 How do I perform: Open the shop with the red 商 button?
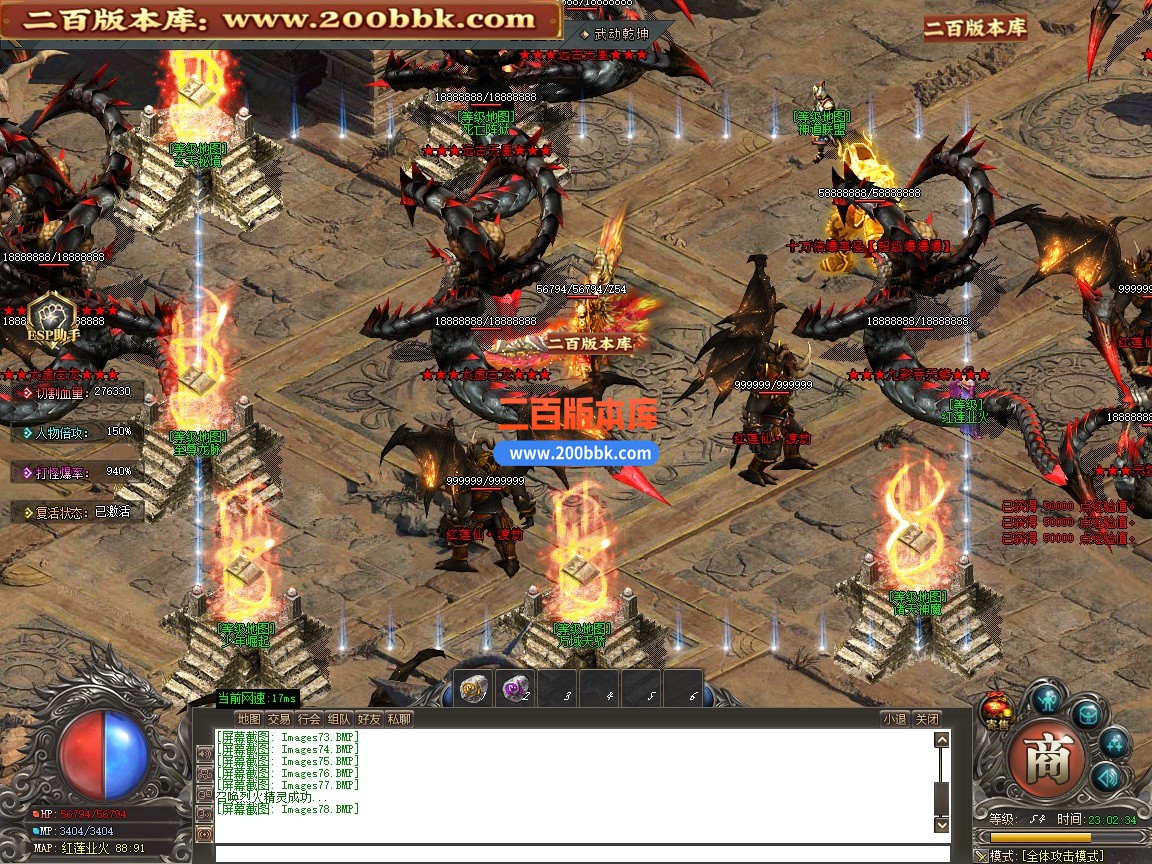[x=1048, y=762]
